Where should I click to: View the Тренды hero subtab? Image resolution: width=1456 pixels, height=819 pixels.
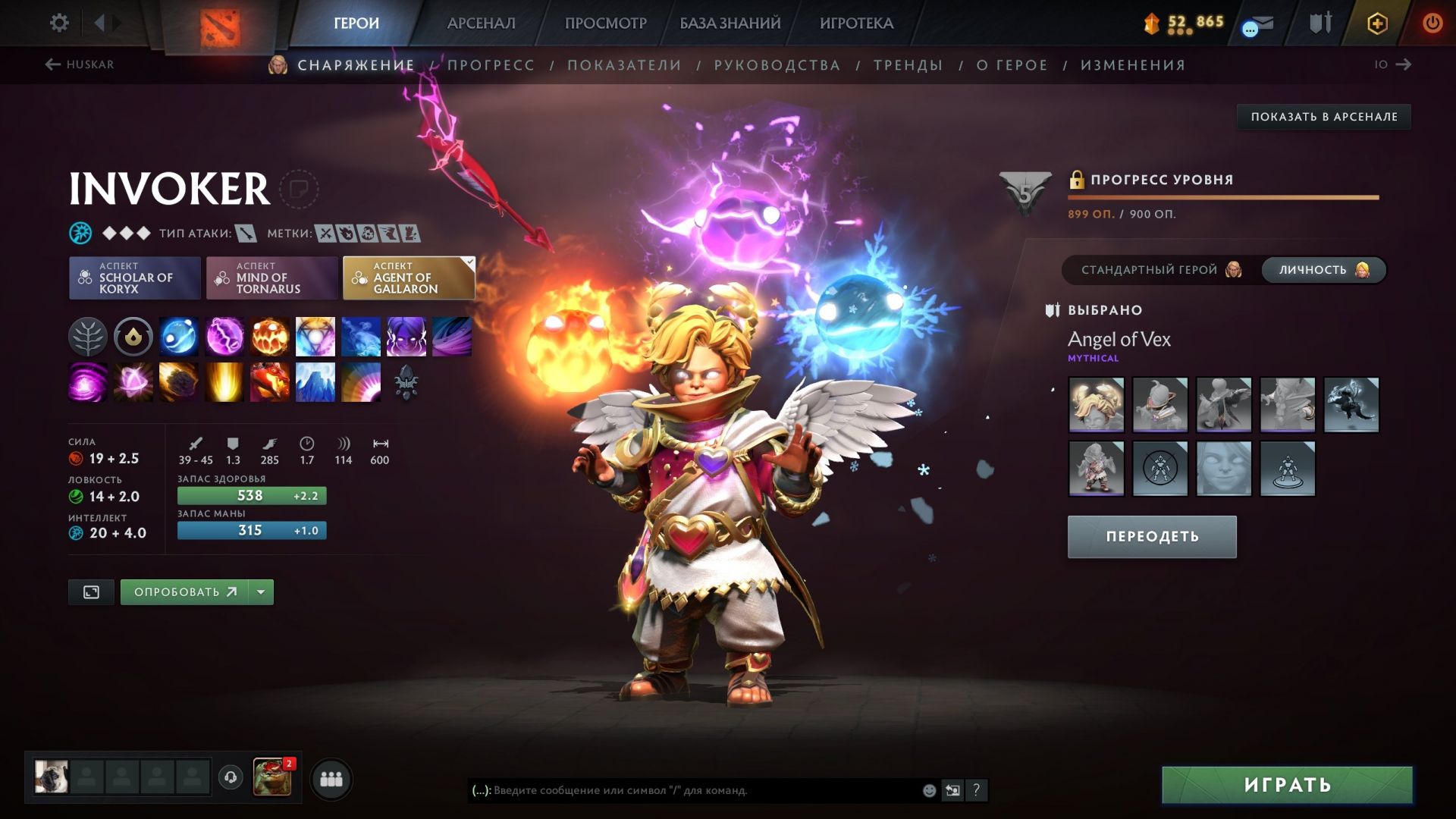[908, 65]
